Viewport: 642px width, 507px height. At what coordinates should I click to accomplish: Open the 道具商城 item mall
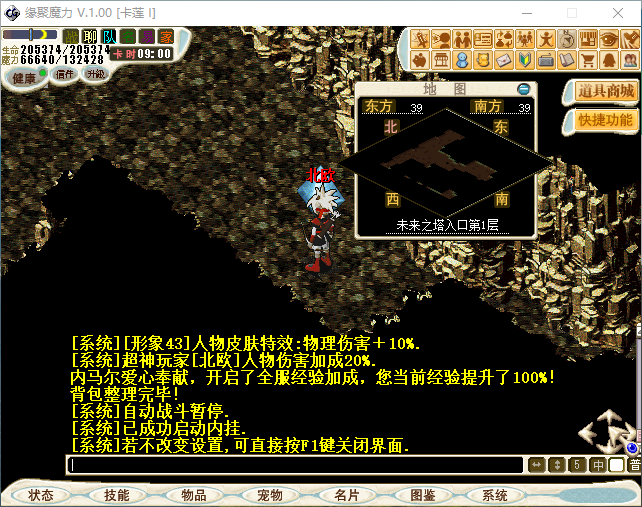point(606,91)
